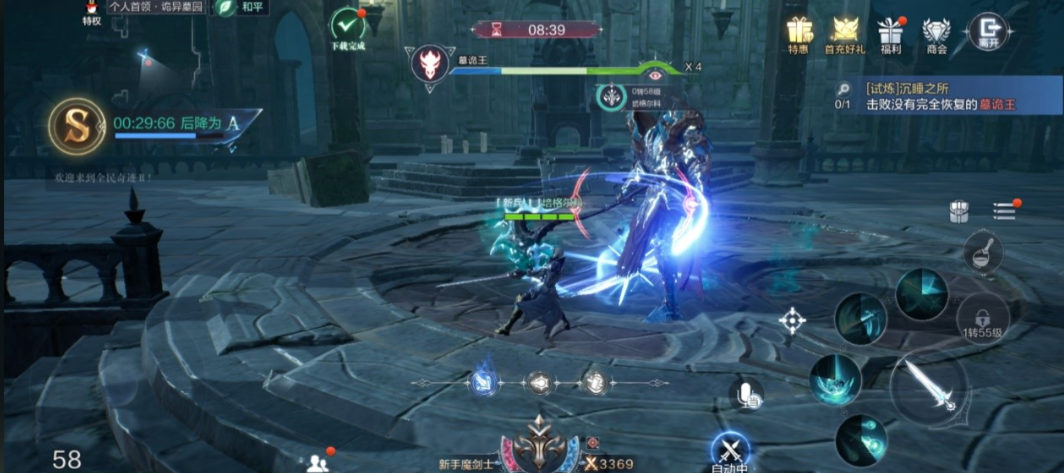Open the 福利 welfare gift box

tap(890, 32)
